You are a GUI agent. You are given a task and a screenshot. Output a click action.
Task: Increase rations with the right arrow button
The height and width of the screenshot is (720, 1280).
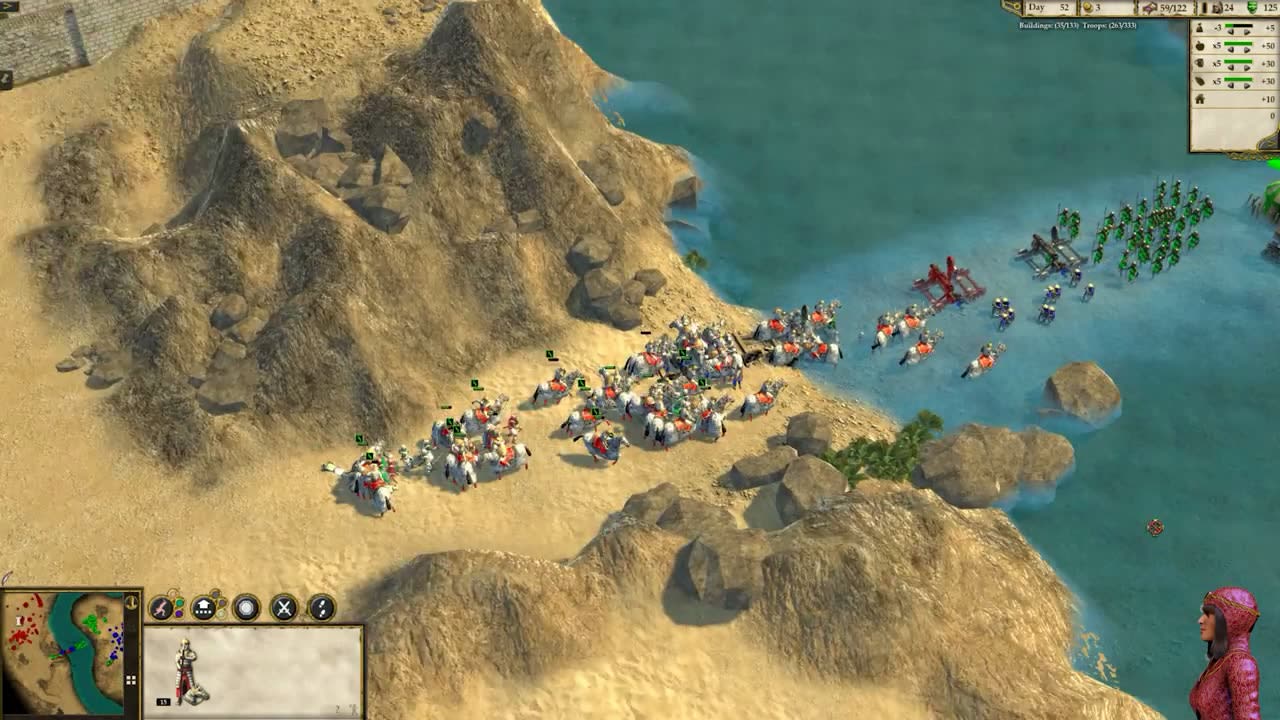1247,48
